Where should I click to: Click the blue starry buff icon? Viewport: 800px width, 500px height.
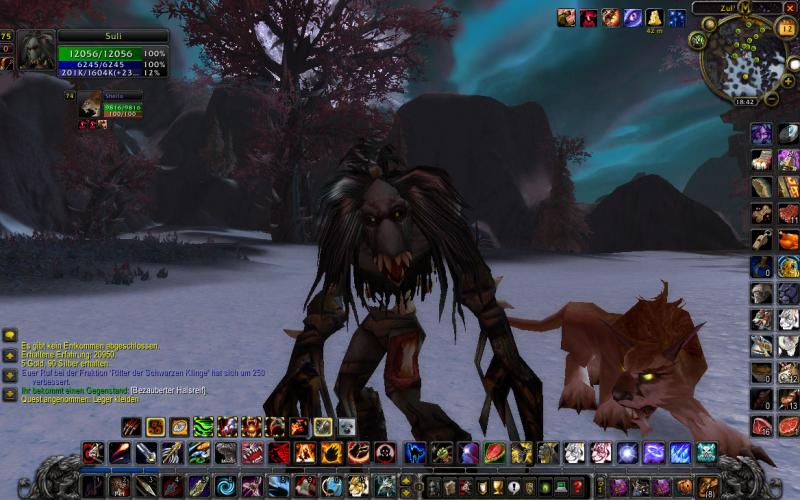[x=677, y=18]
